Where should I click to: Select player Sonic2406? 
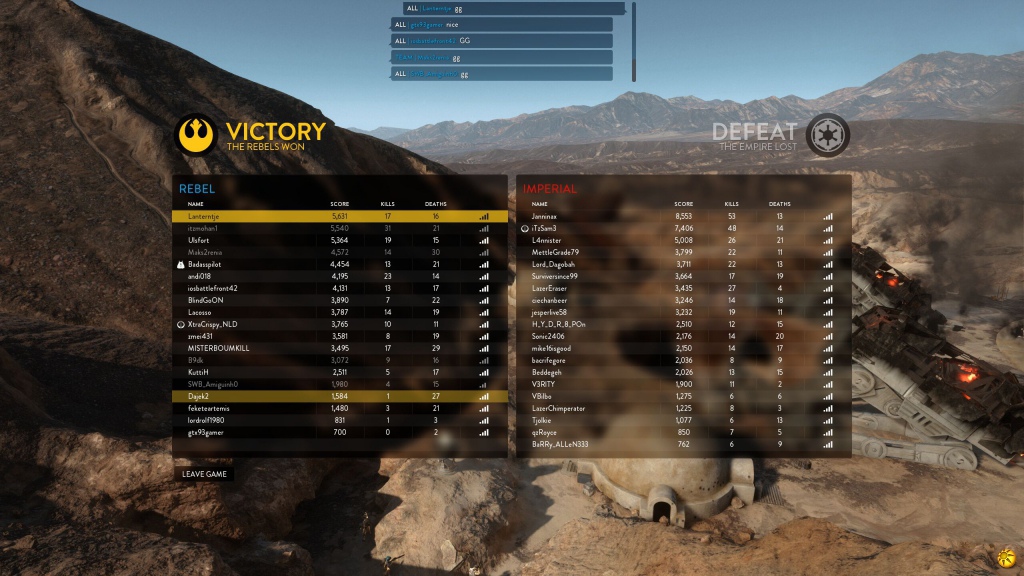pos(683,336)
